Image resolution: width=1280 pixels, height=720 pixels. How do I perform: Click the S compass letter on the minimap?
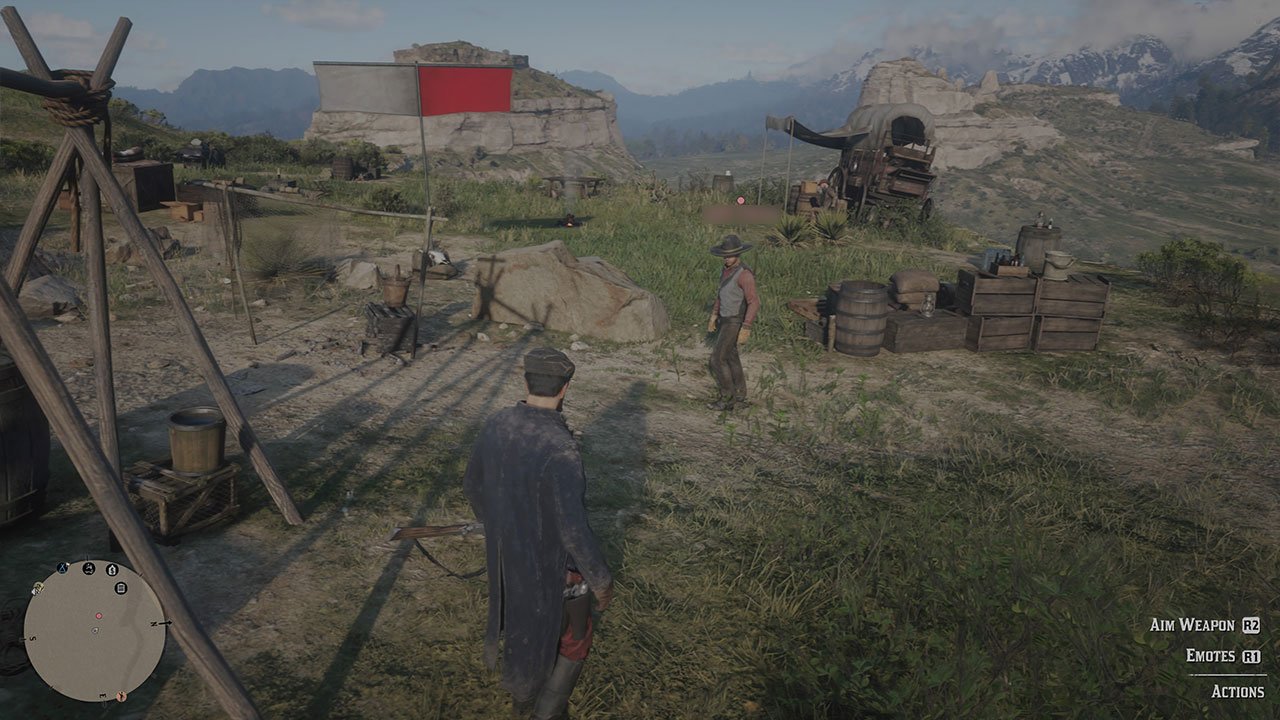point(31,638)
